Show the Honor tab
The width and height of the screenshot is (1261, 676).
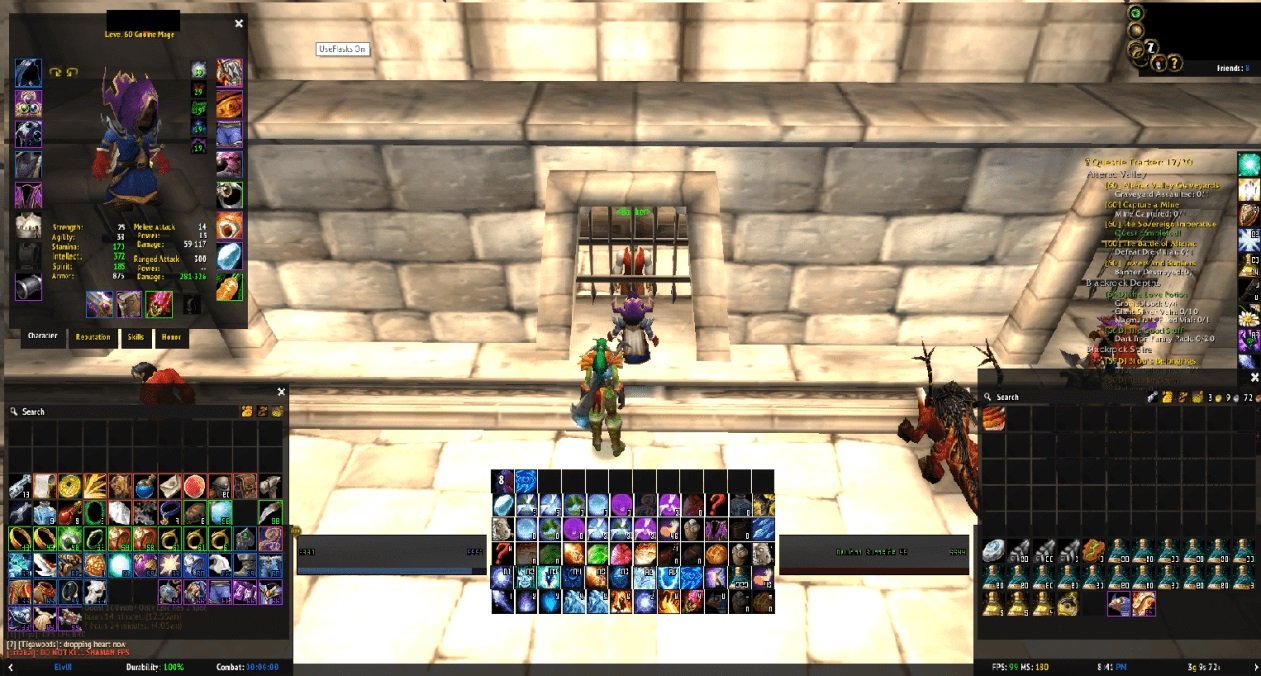171,337
